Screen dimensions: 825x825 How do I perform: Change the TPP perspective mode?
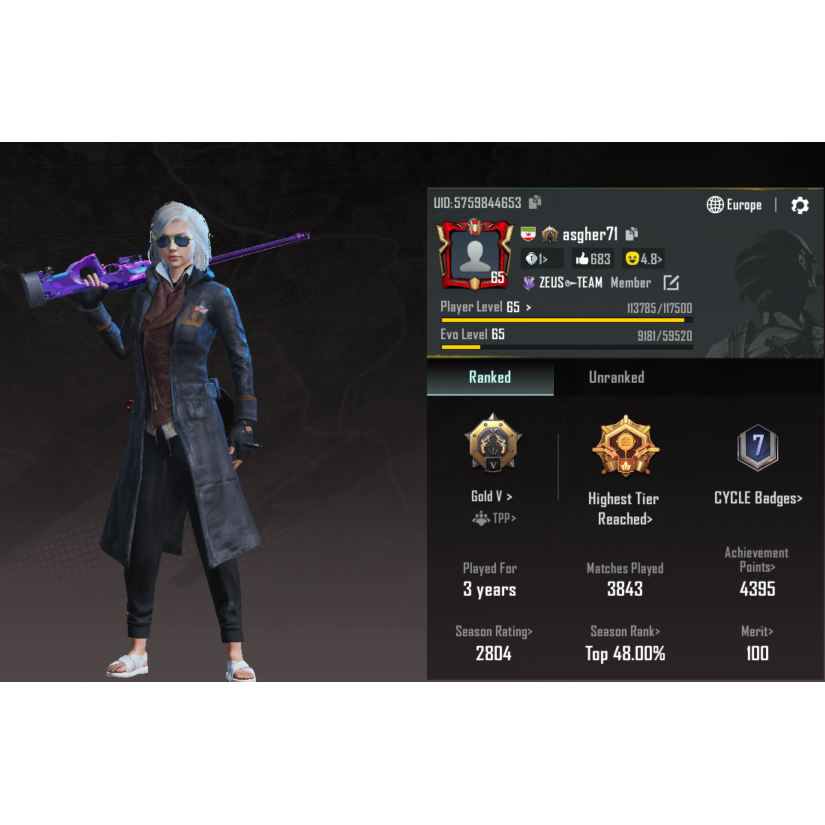494,518
